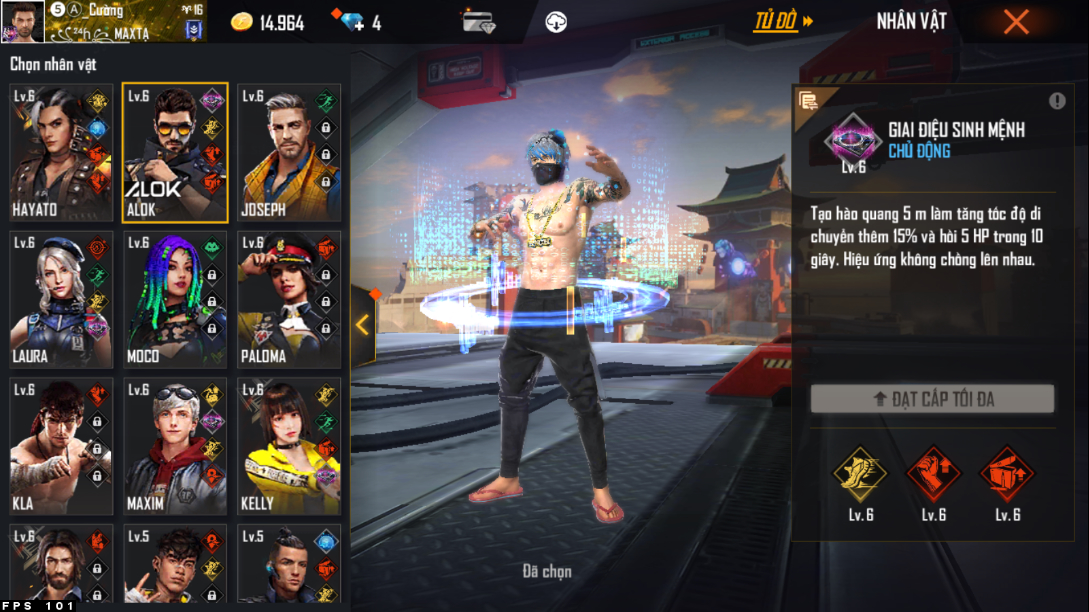The width and height of the screenshot is (1089, 612).
Task: Click the gold coin balance
Action: [x=268, y=22]
